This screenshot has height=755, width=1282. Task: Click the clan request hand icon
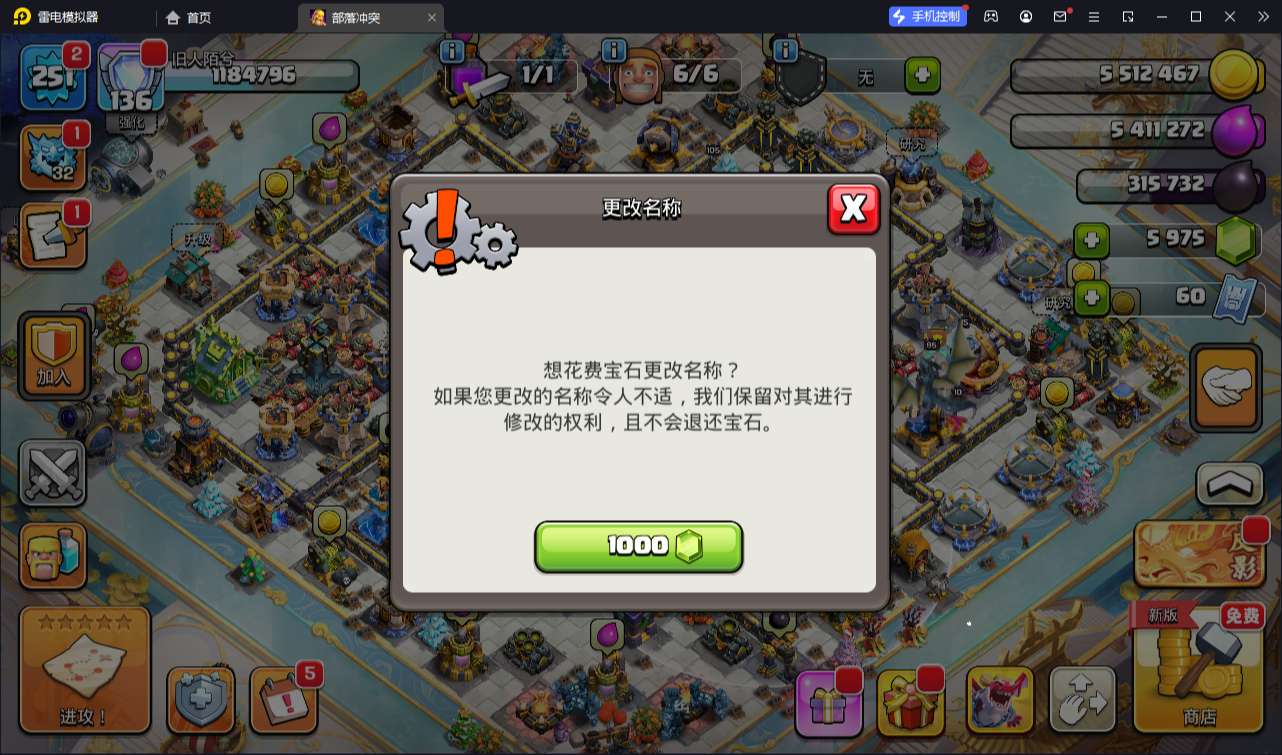pyautogui.click(x=1225, y=388)
